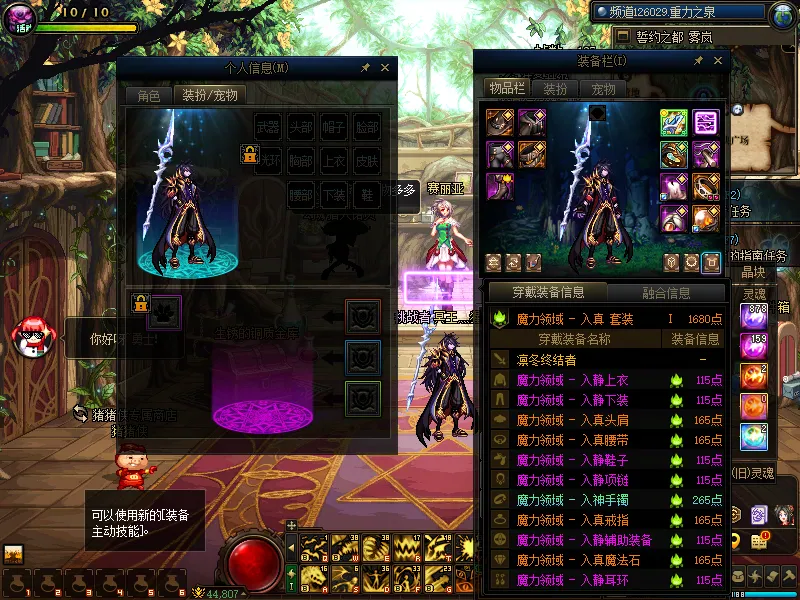Viewport: 800px width, 600px height.
Task: Select the 装扮/宠物 tab
Action: [x=209, y=96]
